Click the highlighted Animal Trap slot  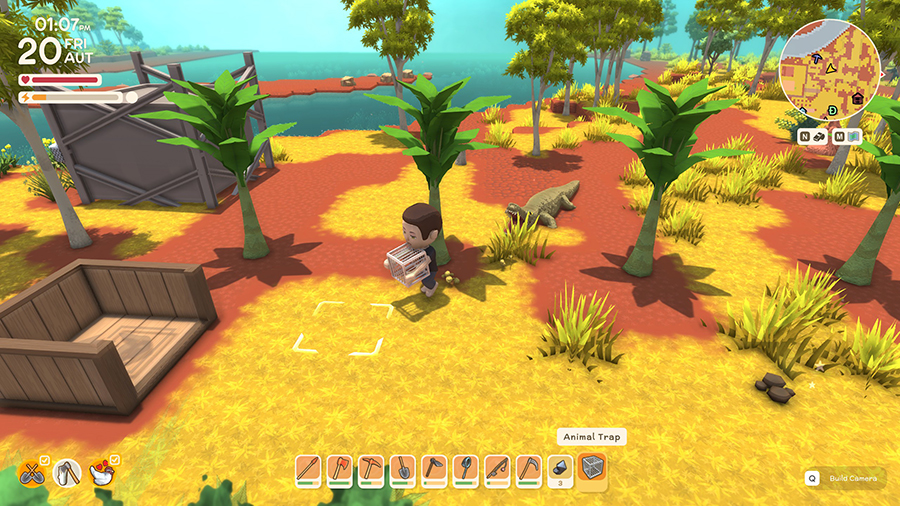(x=592, y=468)
